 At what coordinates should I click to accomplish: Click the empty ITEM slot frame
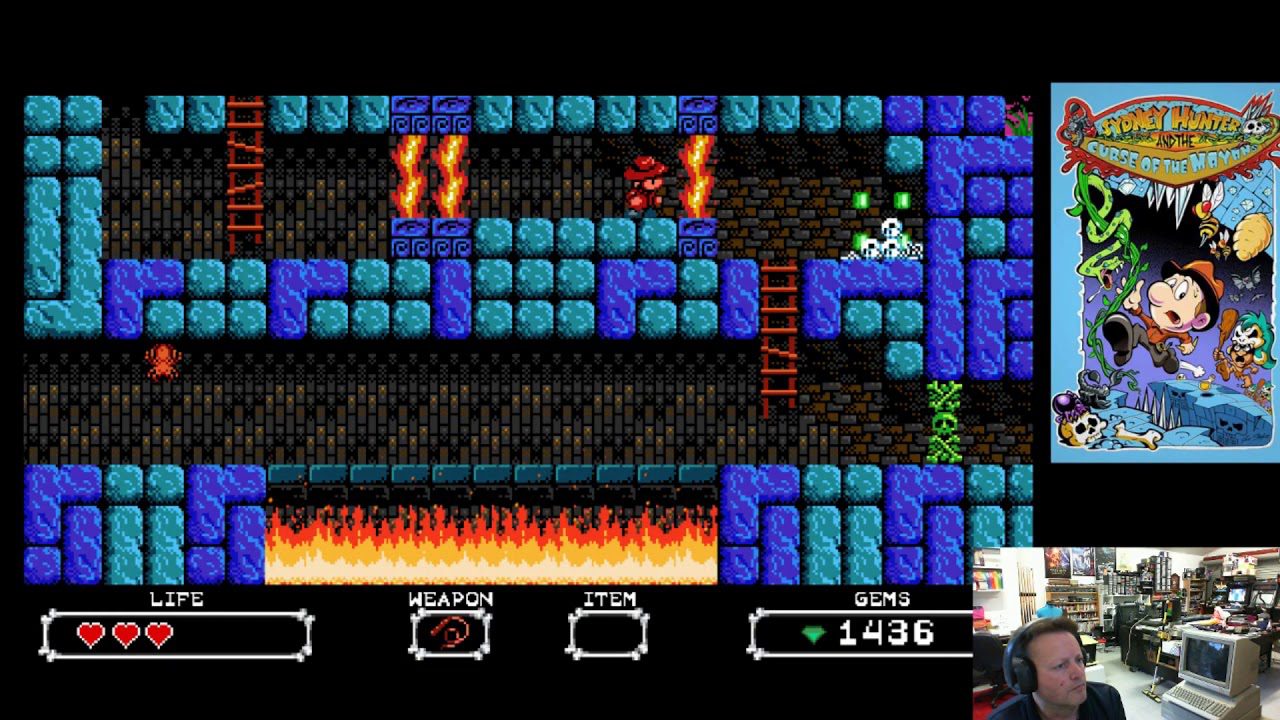point(607,632)
